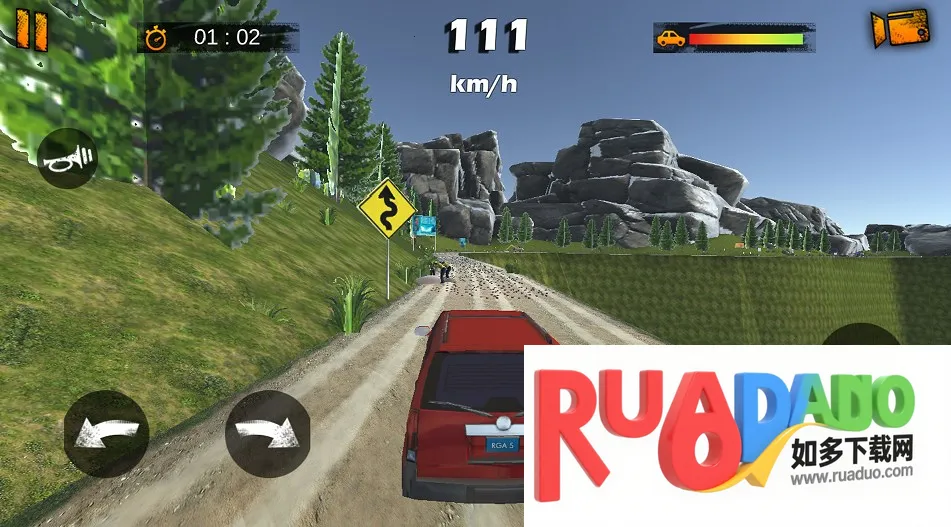Pause the game with the orange pause button
The image size is (951, 527).
point(32,30)
